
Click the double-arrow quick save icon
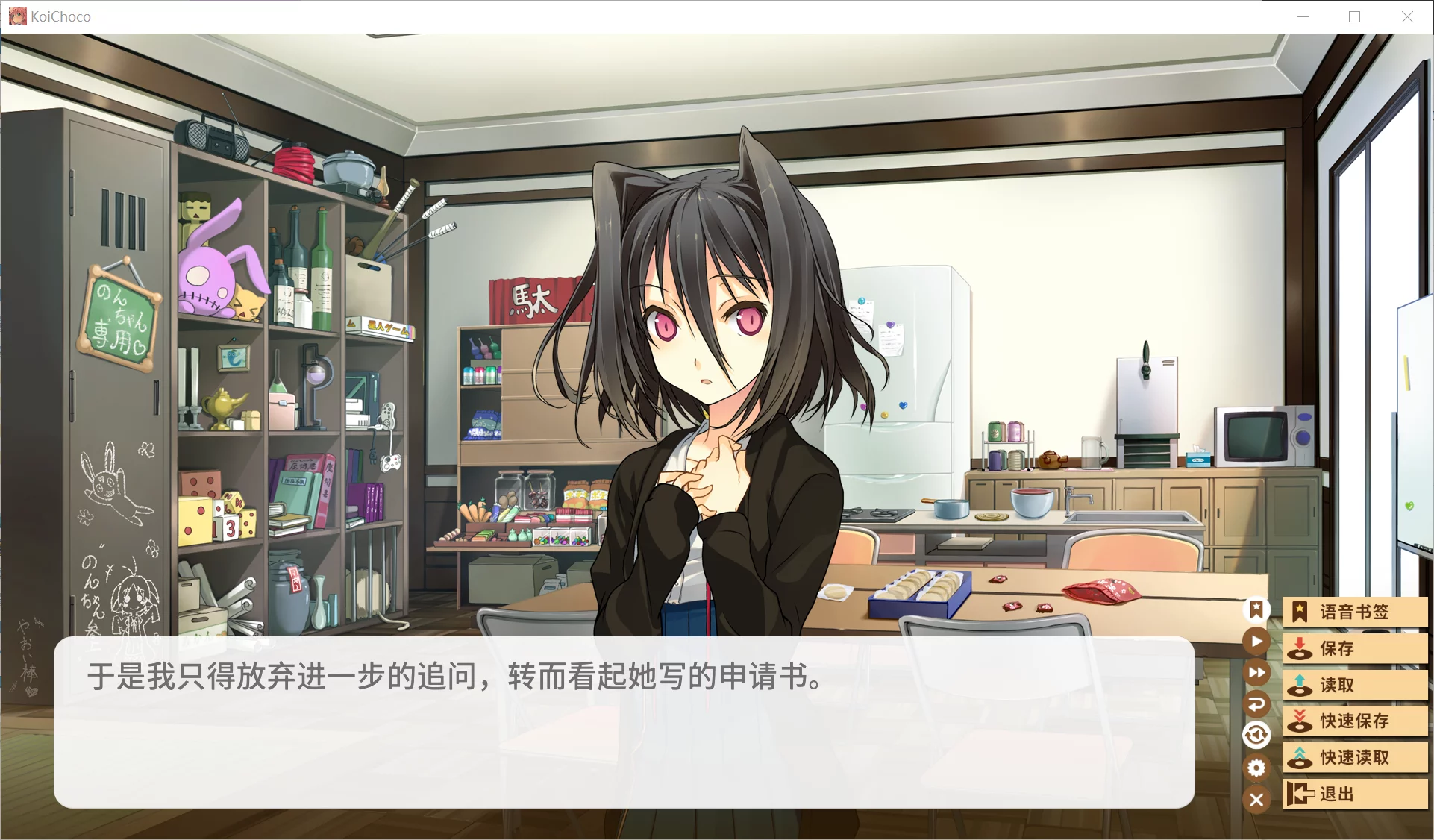1300,721
